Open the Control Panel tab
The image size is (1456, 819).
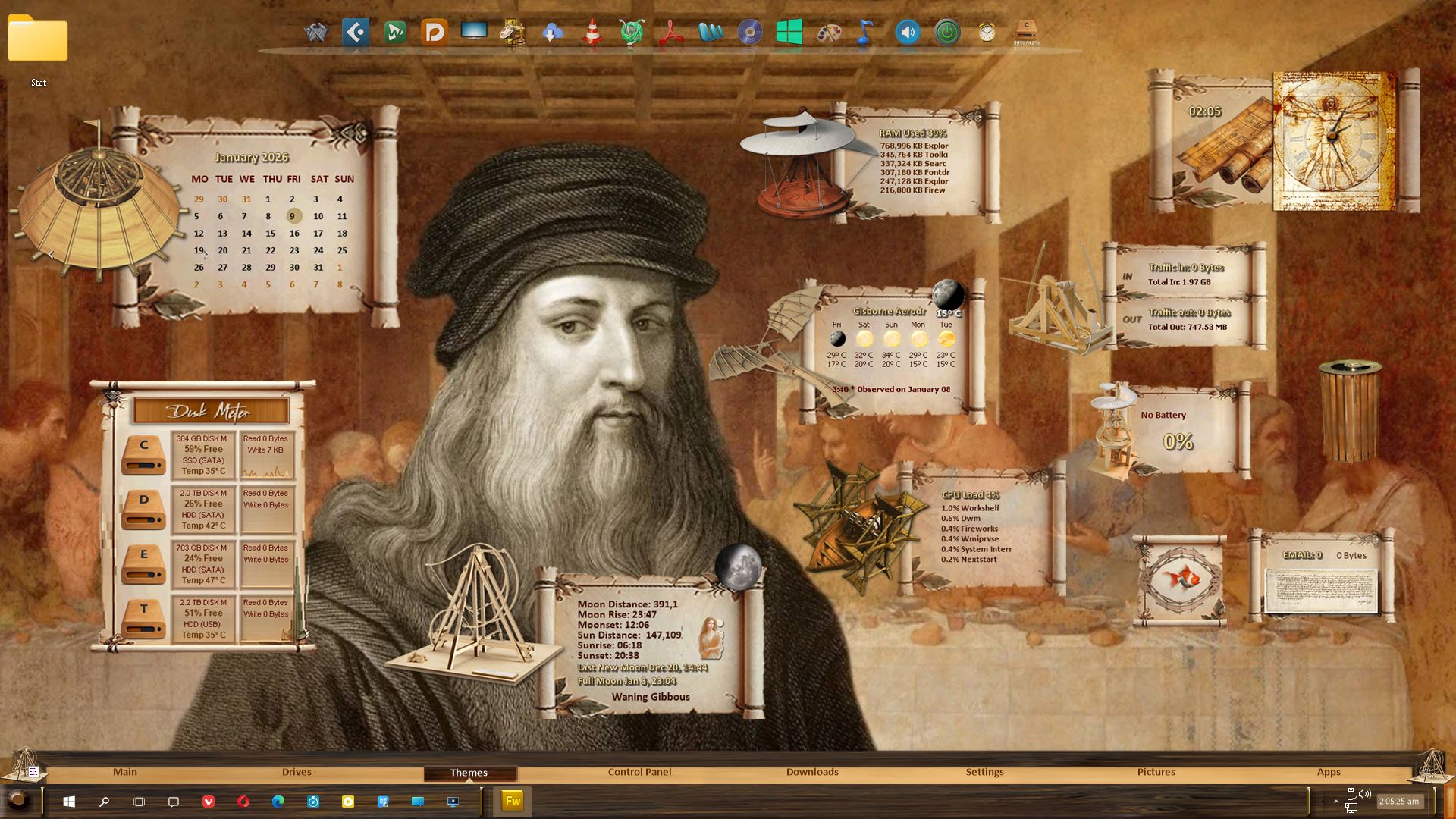(x=639, y=772)
